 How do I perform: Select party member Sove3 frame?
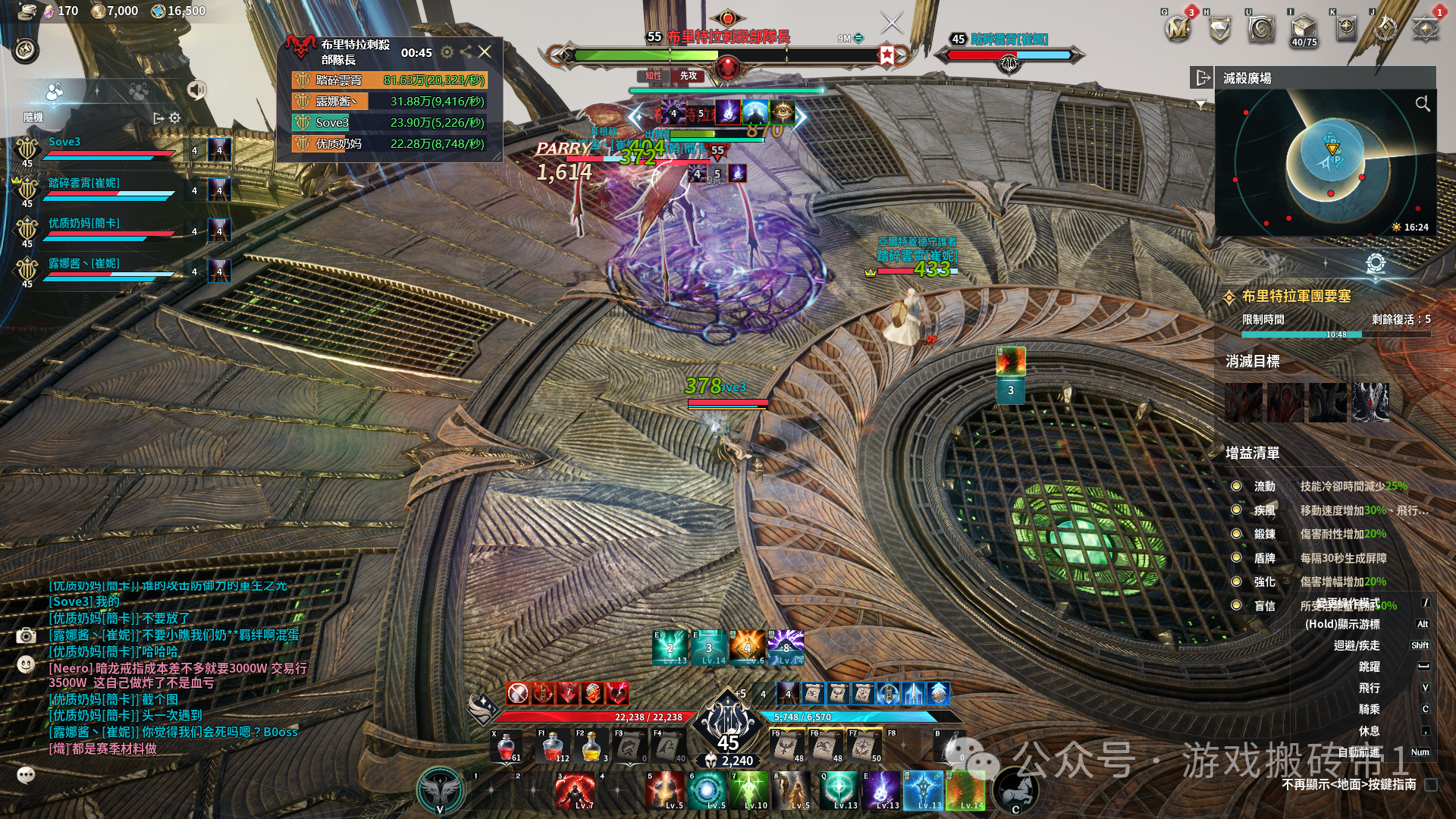(106, 149)
